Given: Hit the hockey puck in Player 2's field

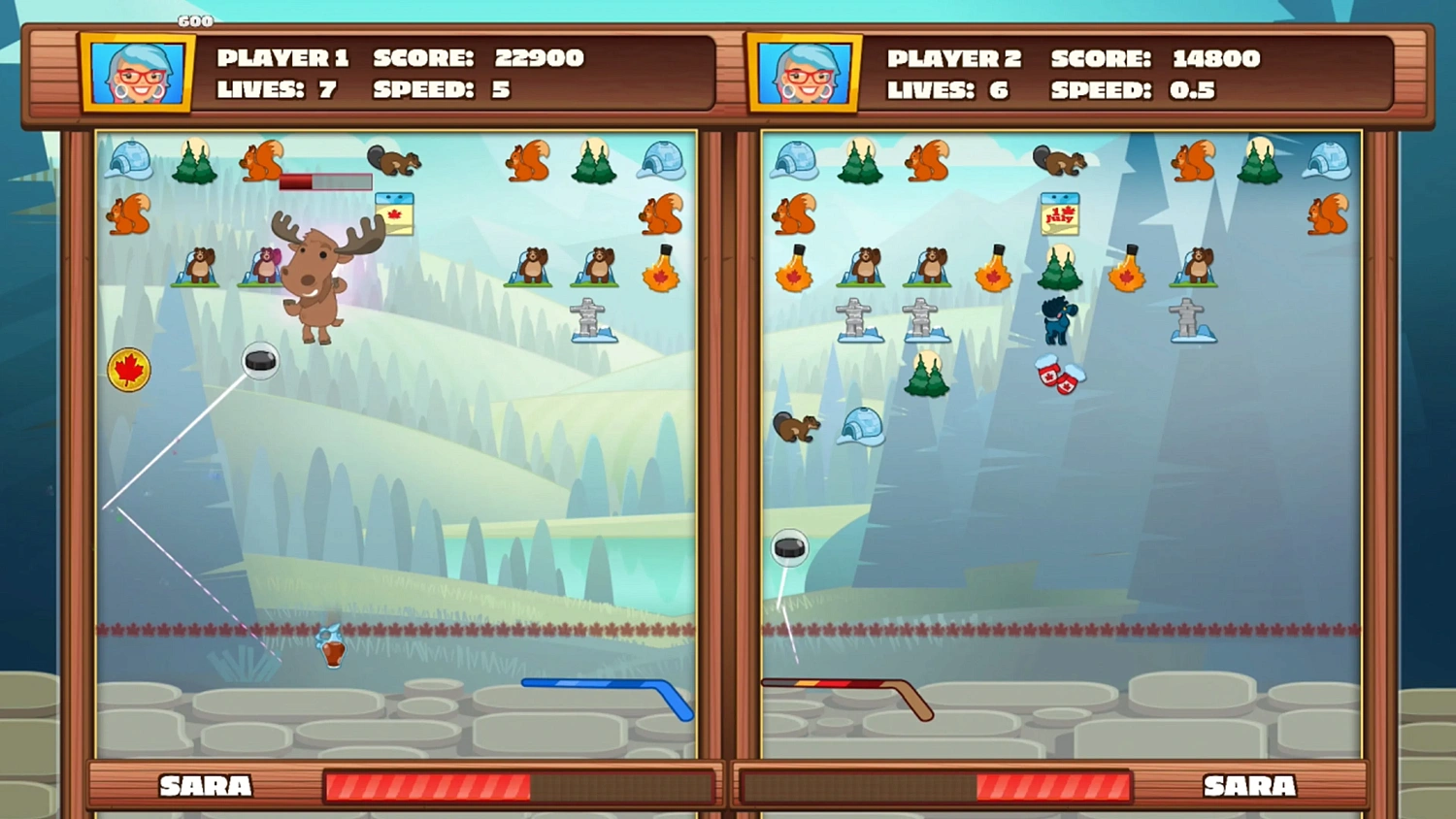Looking at the screenshot, I should pos(789,547).
